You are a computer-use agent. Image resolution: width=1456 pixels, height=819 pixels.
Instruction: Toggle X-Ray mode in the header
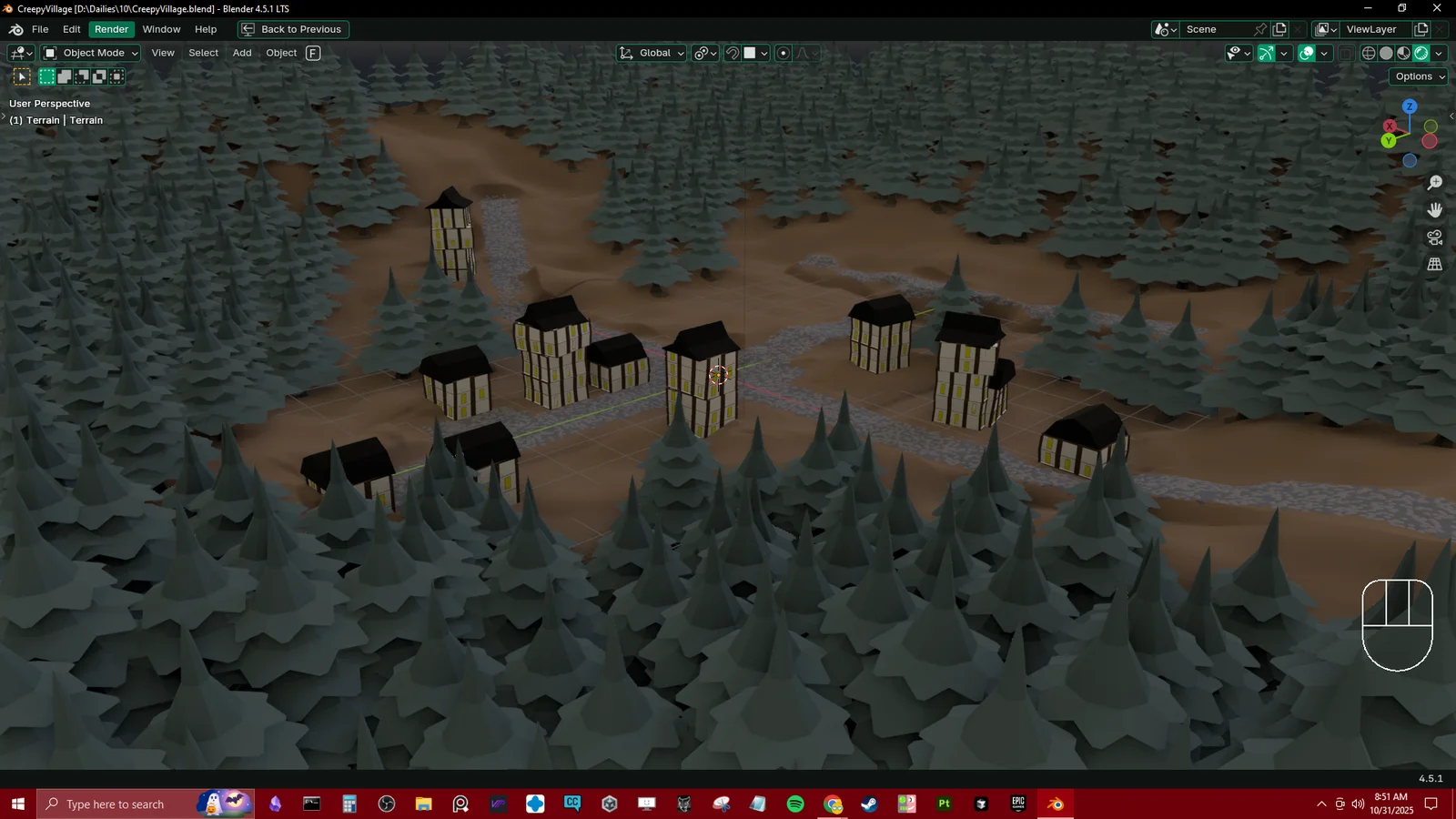click(1346, 53)
